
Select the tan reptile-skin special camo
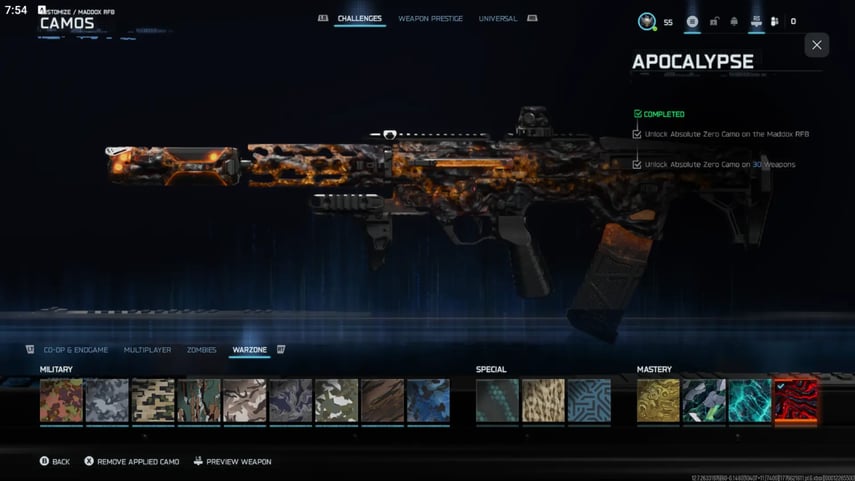[543, 400]
